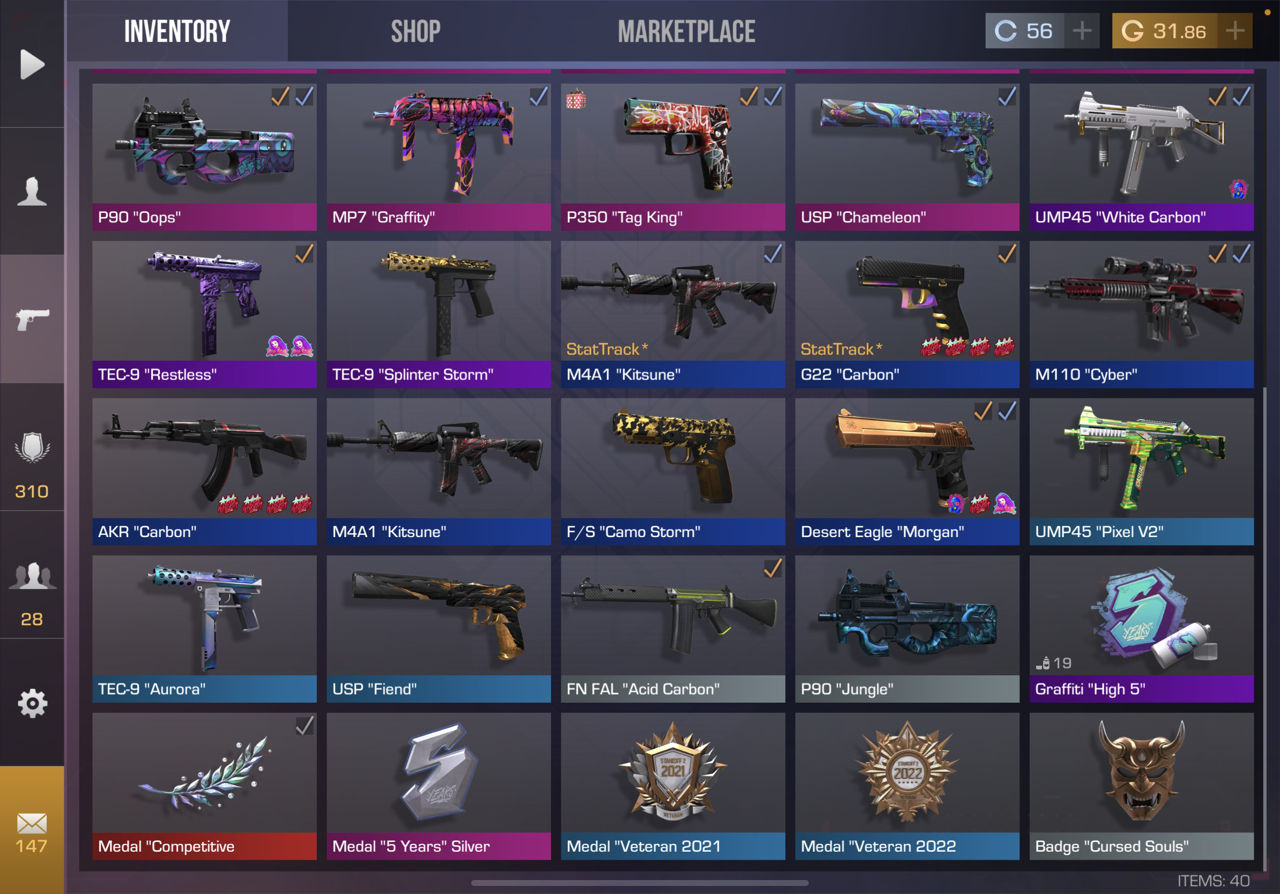
Task: Click the gold coin currency icon
Action: (x=1132, y=30)
